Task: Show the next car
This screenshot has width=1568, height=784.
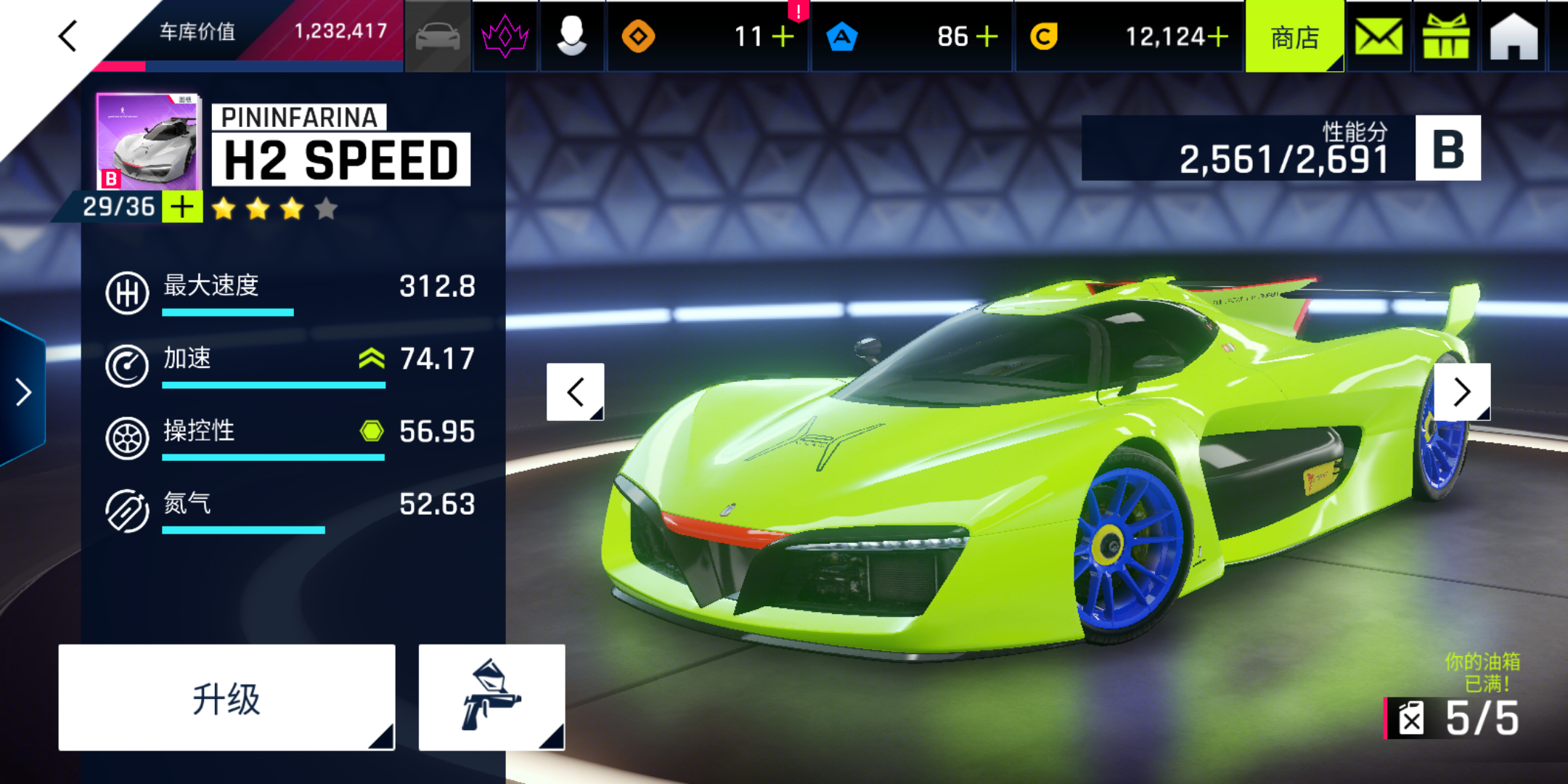Action: pyautogui.click(x=1462, y=392)
